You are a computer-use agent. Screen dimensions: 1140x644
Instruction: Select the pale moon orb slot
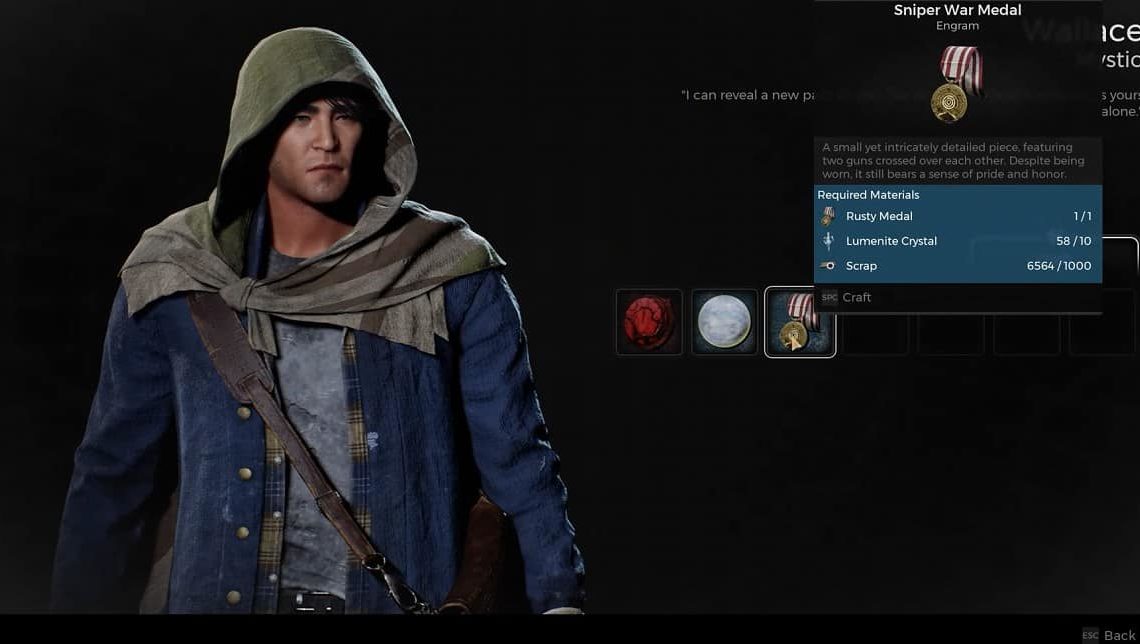[x=725, y=322]
